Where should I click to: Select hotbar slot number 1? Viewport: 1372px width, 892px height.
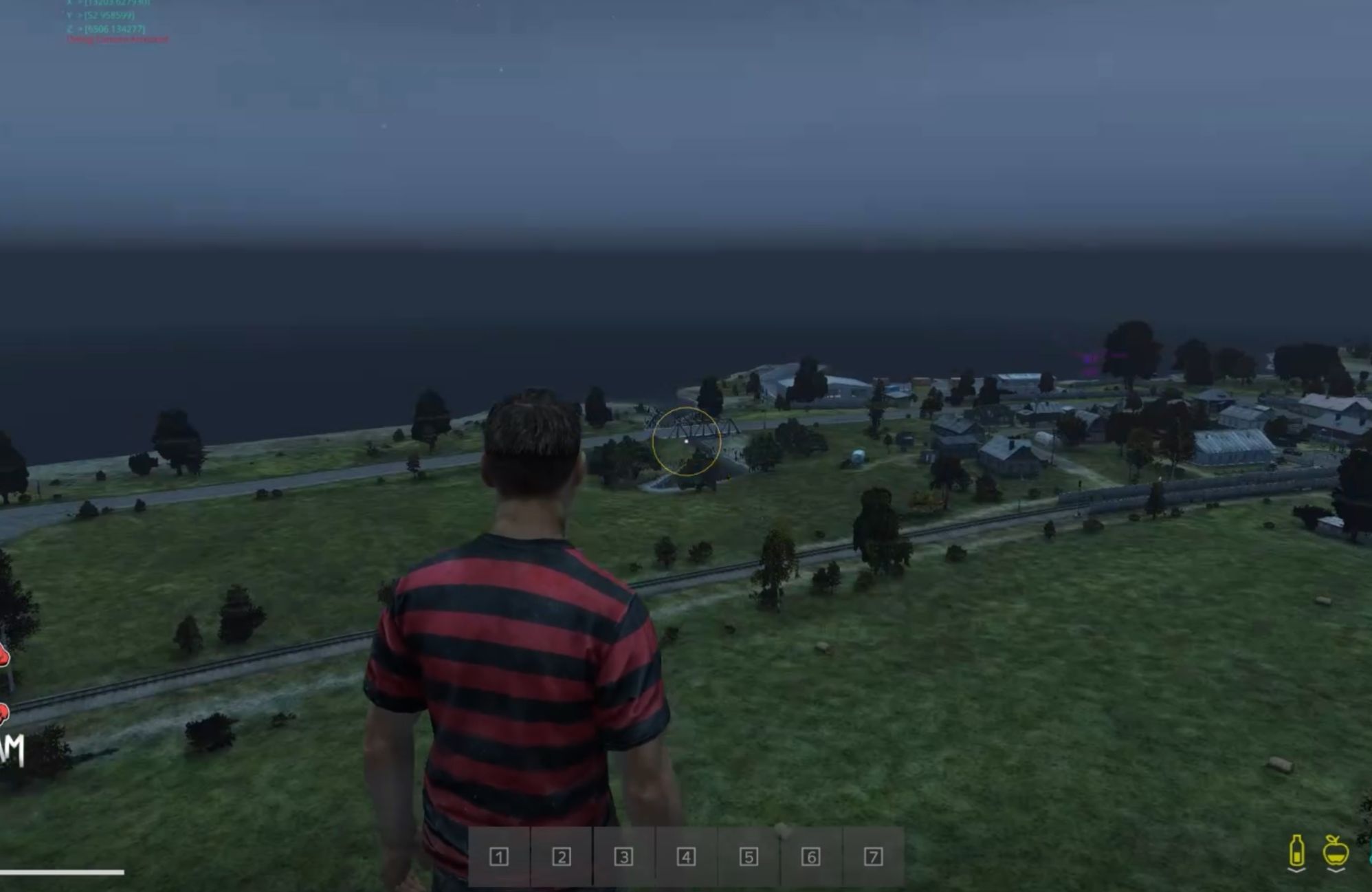(499, 857)
